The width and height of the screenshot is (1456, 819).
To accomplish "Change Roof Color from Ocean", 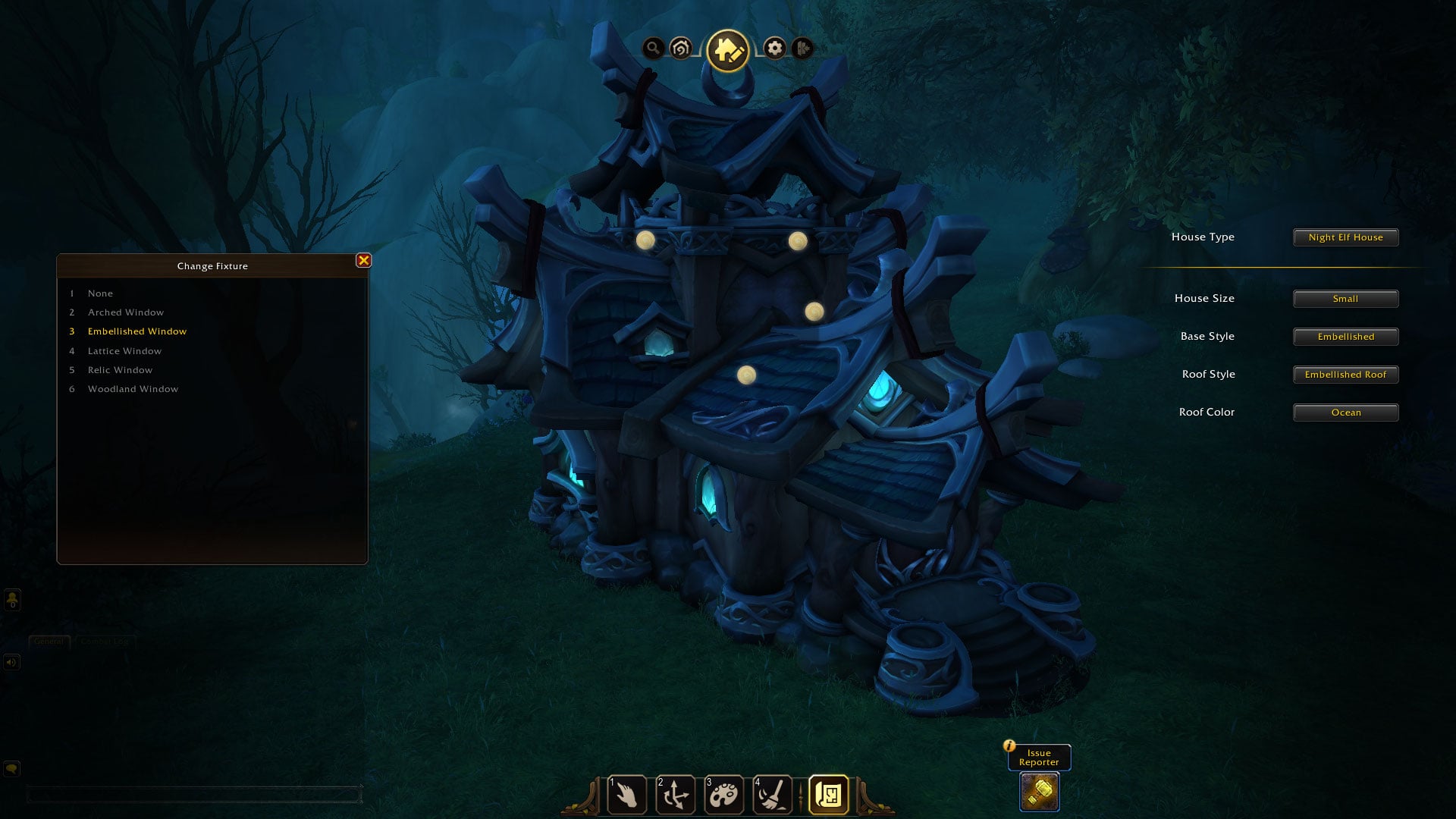I will 1345,412.
